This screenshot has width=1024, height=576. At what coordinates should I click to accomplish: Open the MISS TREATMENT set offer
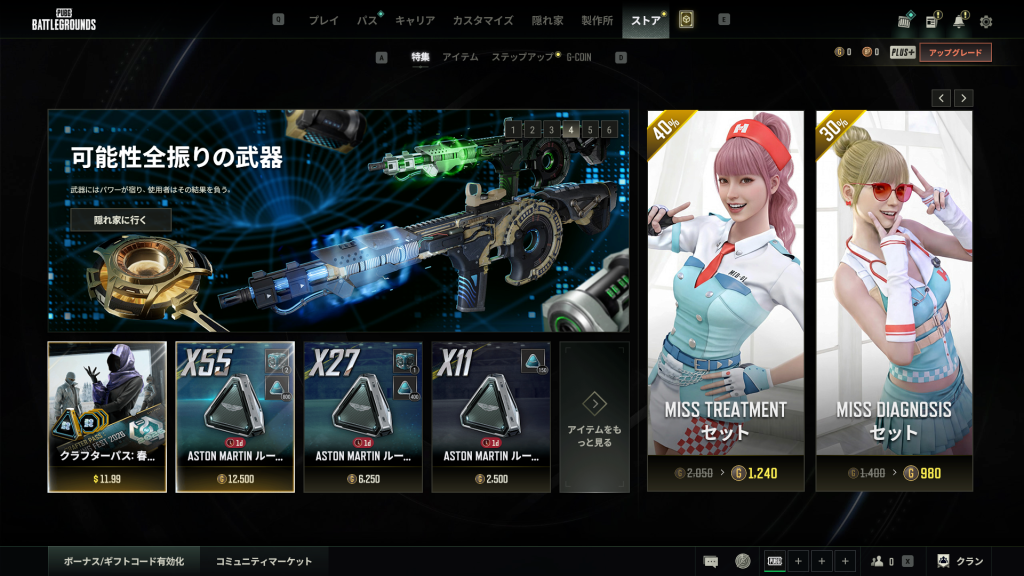pyautogui.click(x=725, y=300)
